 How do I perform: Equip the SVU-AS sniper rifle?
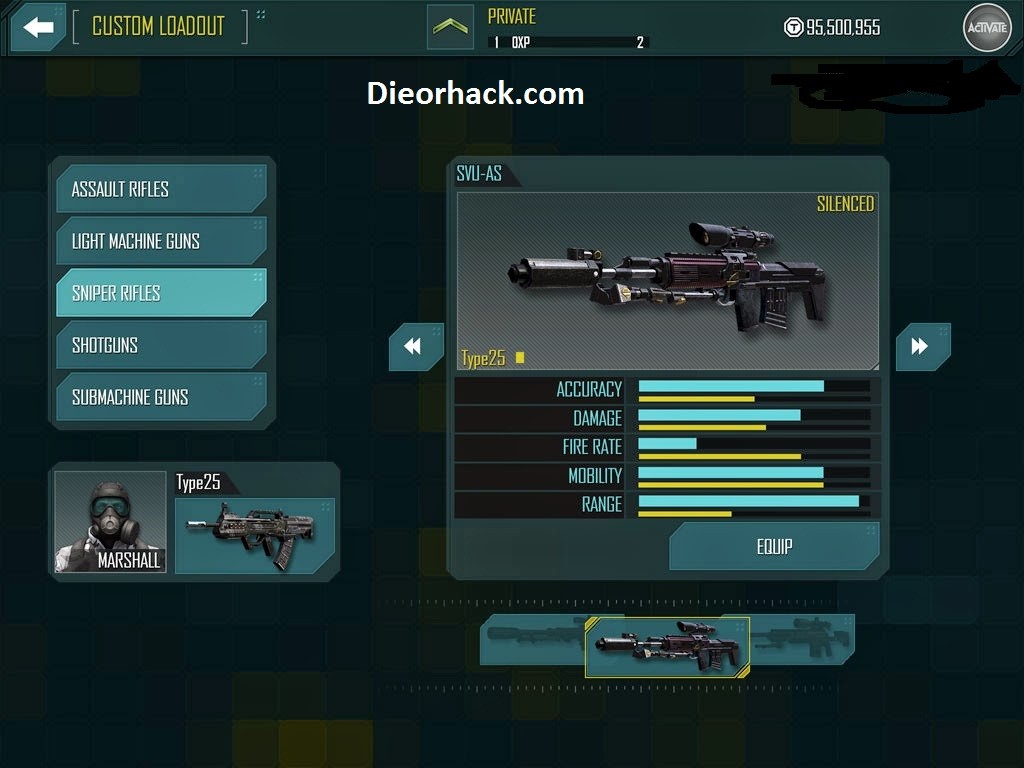(774, 546)
